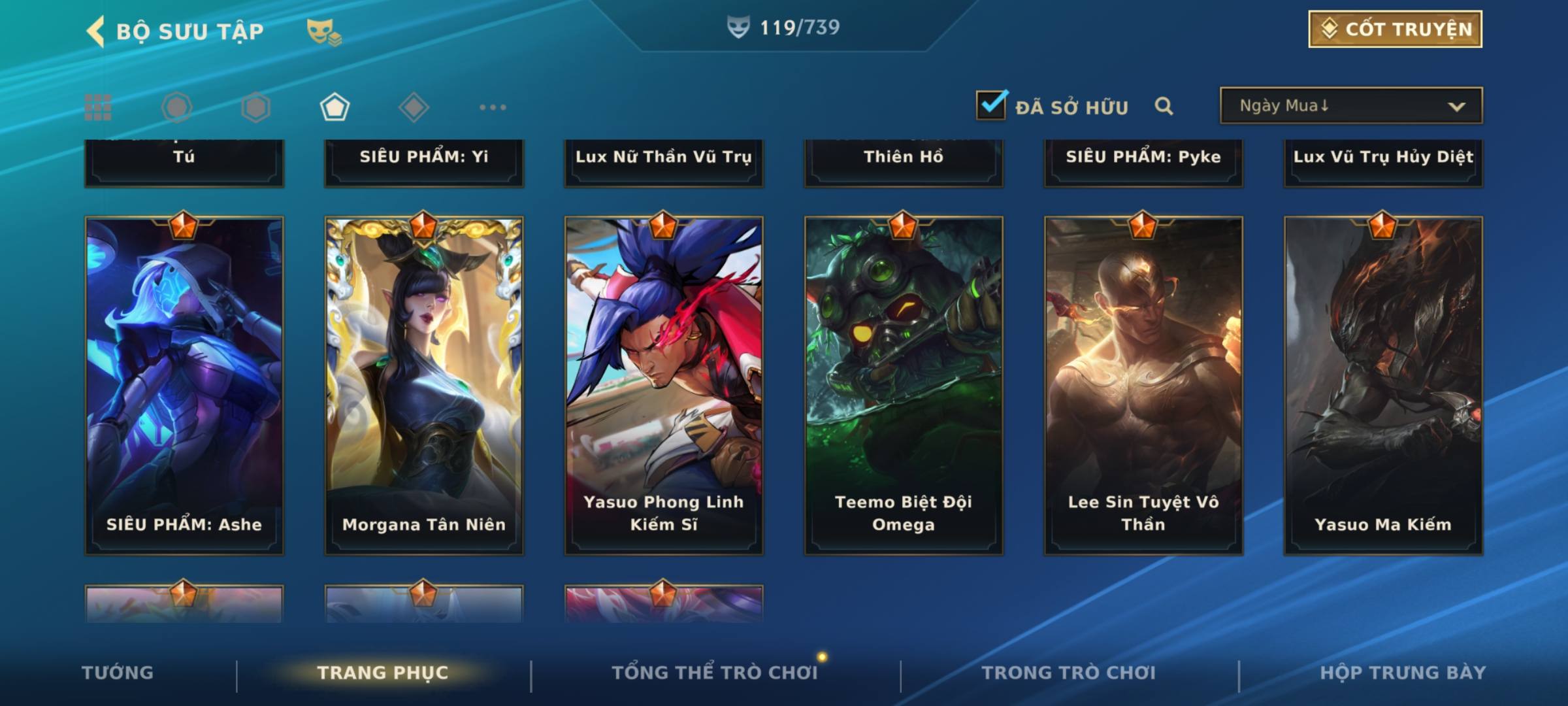Viewport: 1568px width, 706px height.
Task: Select Lee Sin Tuyệt Vô Thần skin
Action: (1143, 386)
